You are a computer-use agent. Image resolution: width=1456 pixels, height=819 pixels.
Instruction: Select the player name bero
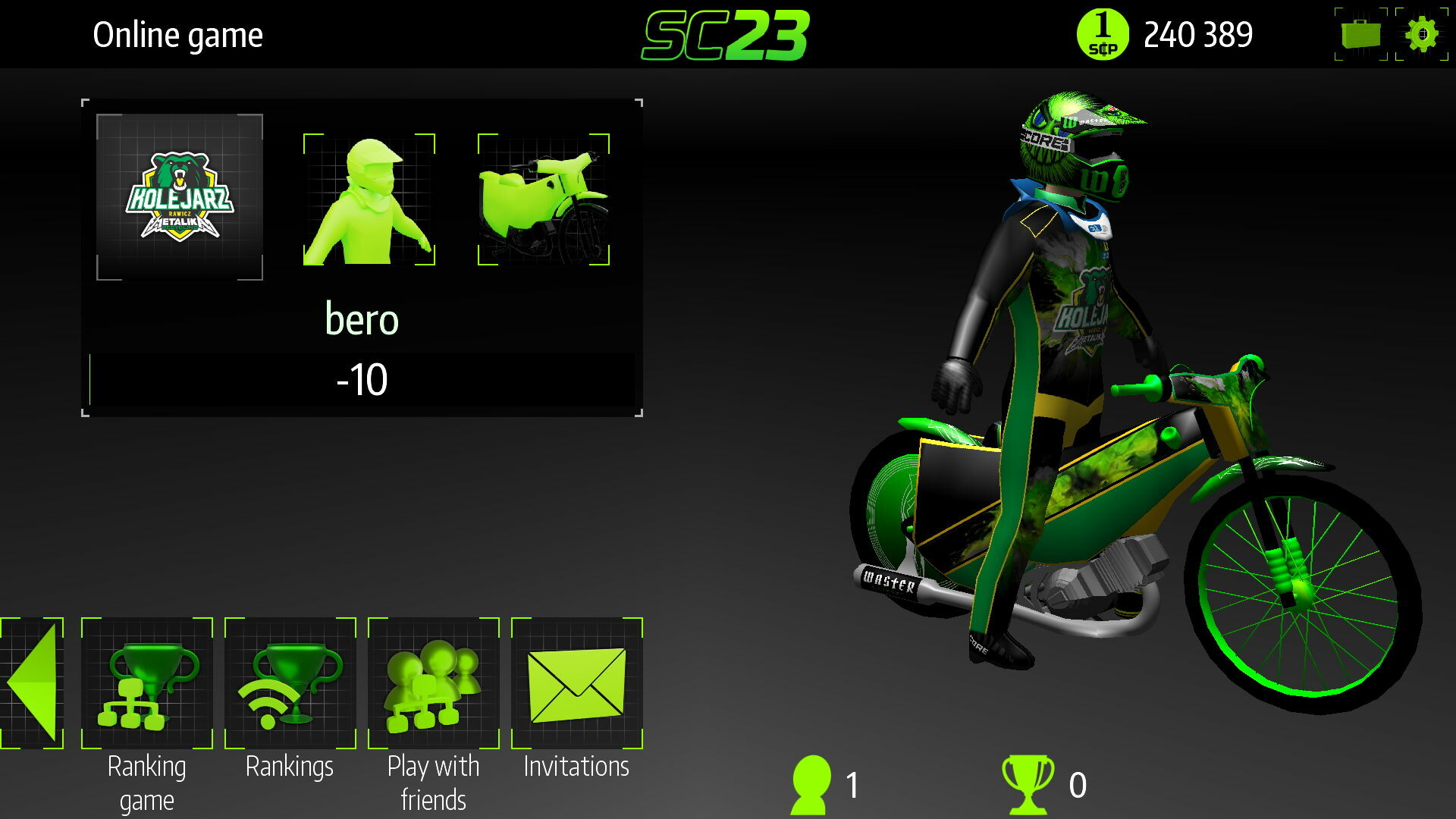[362, 319]
